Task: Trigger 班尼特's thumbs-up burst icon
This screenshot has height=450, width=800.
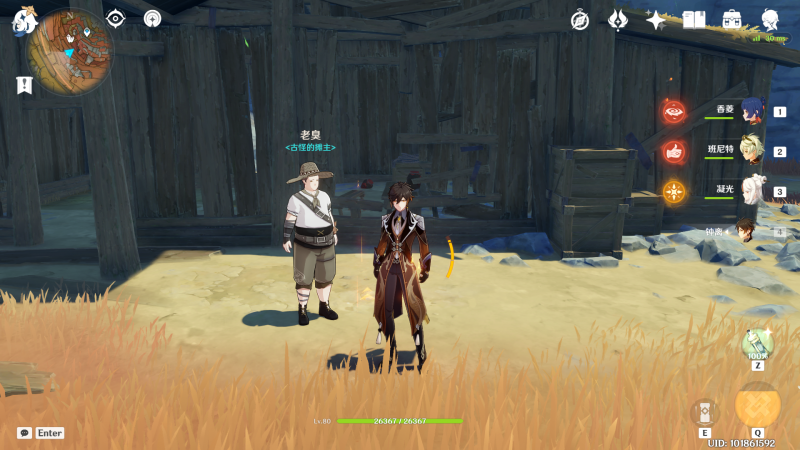Action: coord(674,152)
